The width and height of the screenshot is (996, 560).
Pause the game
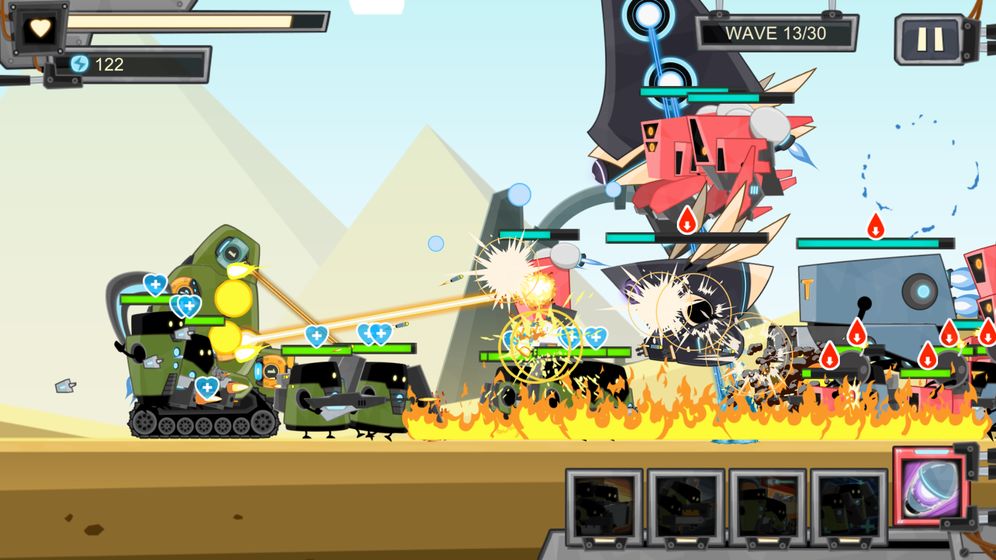click(929, 39)
